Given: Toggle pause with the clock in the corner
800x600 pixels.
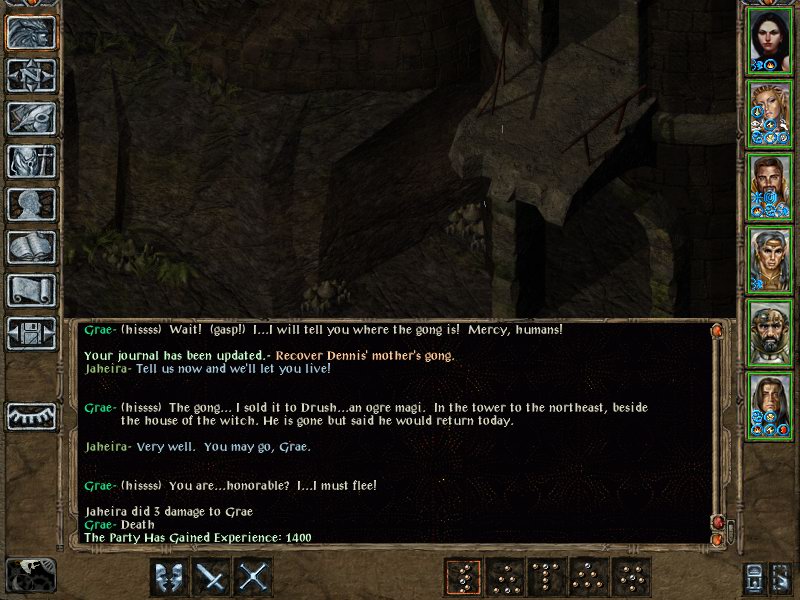Looking at the screenshot, I should [30, 576].
